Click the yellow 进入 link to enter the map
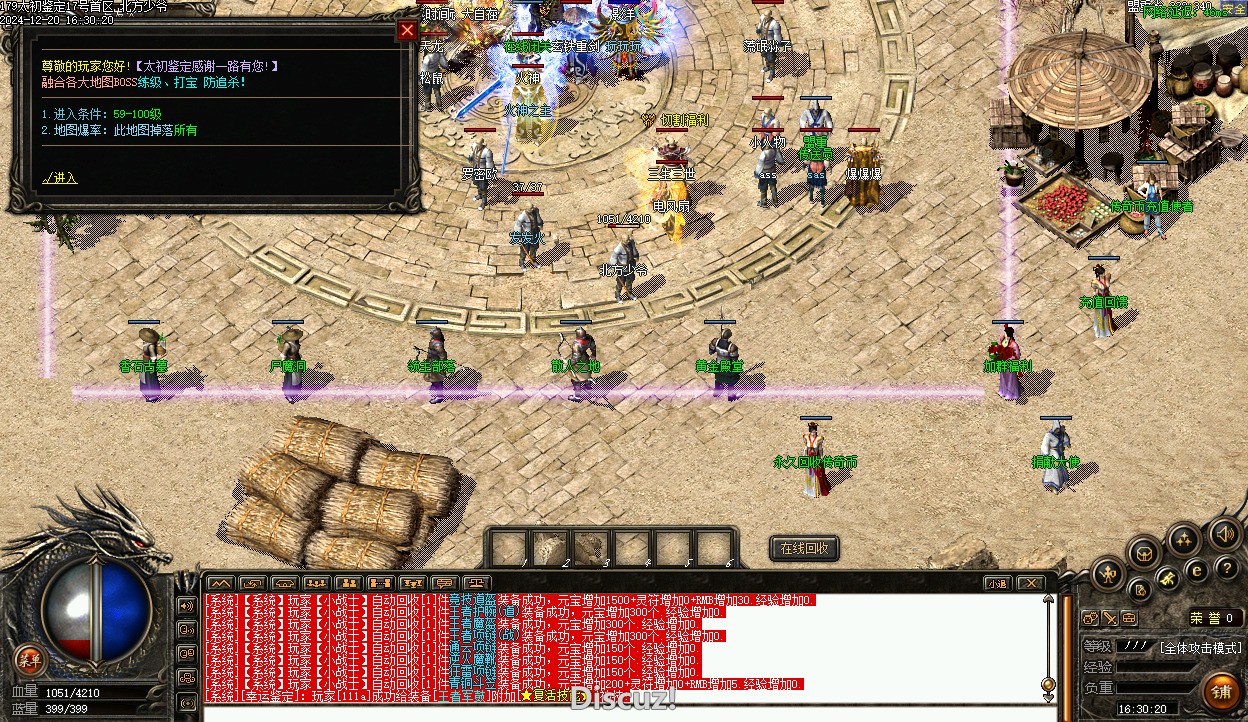The image size is (1248, 722). point(59,178)
